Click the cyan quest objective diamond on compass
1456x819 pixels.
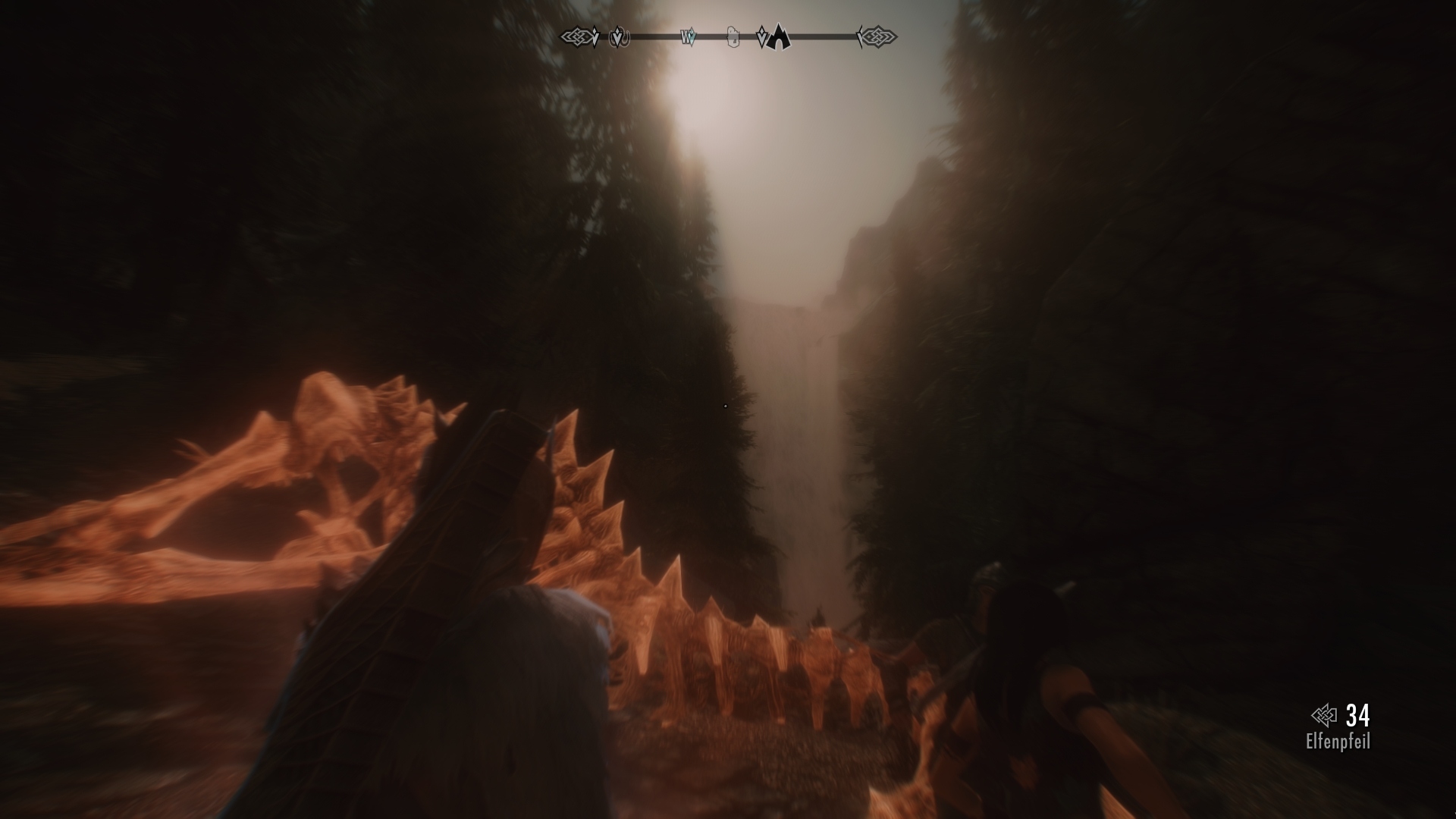click(x=692, y=36)
